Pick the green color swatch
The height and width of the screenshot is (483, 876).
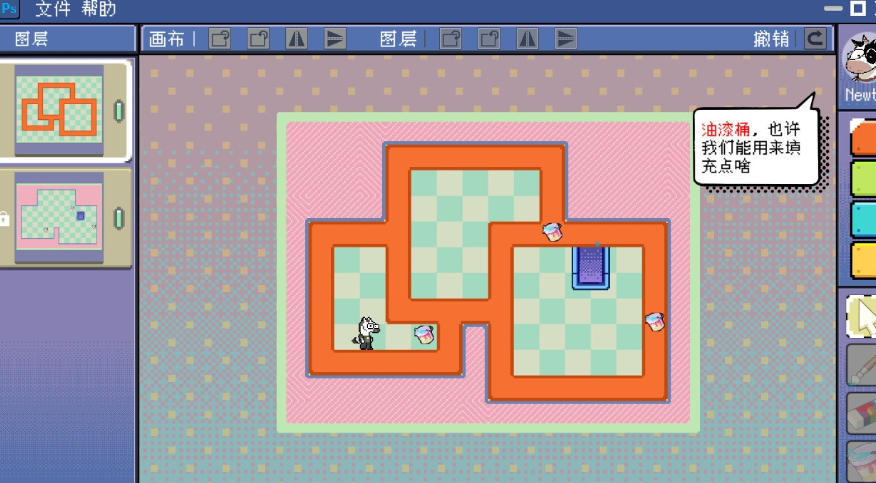tap(862, 180)
